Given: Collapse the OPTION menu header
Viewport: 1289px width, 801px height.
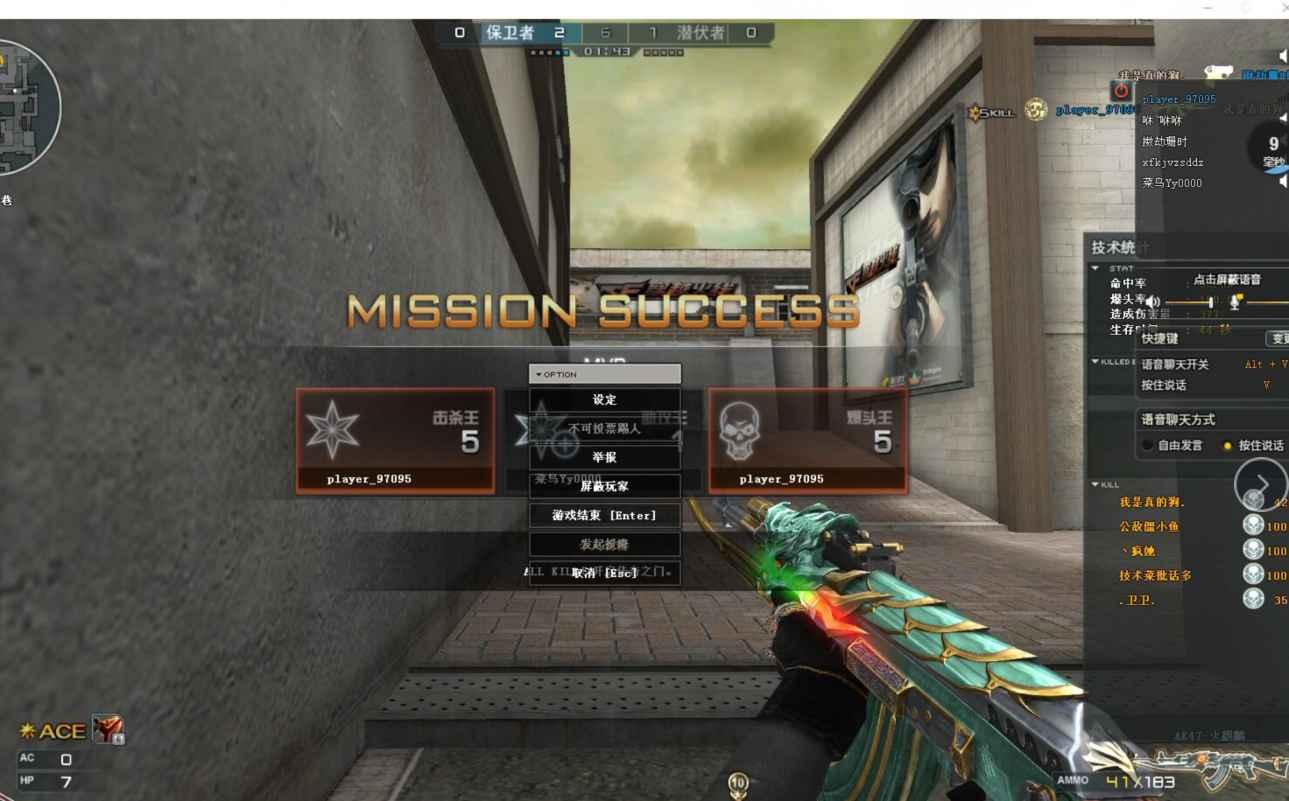Looking at the screenshot, I should (x=604, y=374).
